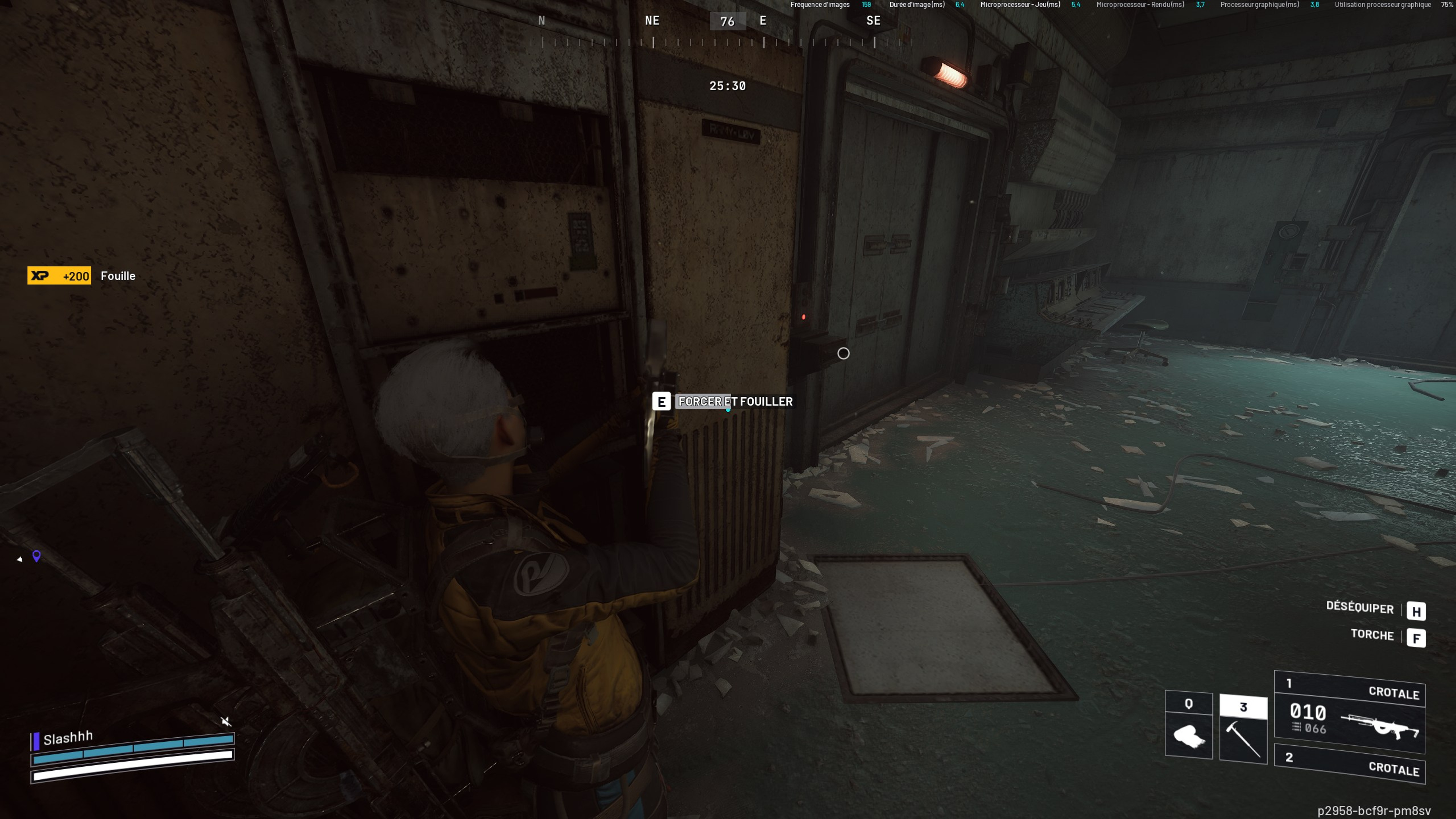Click the H key icon beside DÉSÉQUIPER
Image resolution: width=1456 pixels, height=819 pixels.
click(x=1416, y=611)
